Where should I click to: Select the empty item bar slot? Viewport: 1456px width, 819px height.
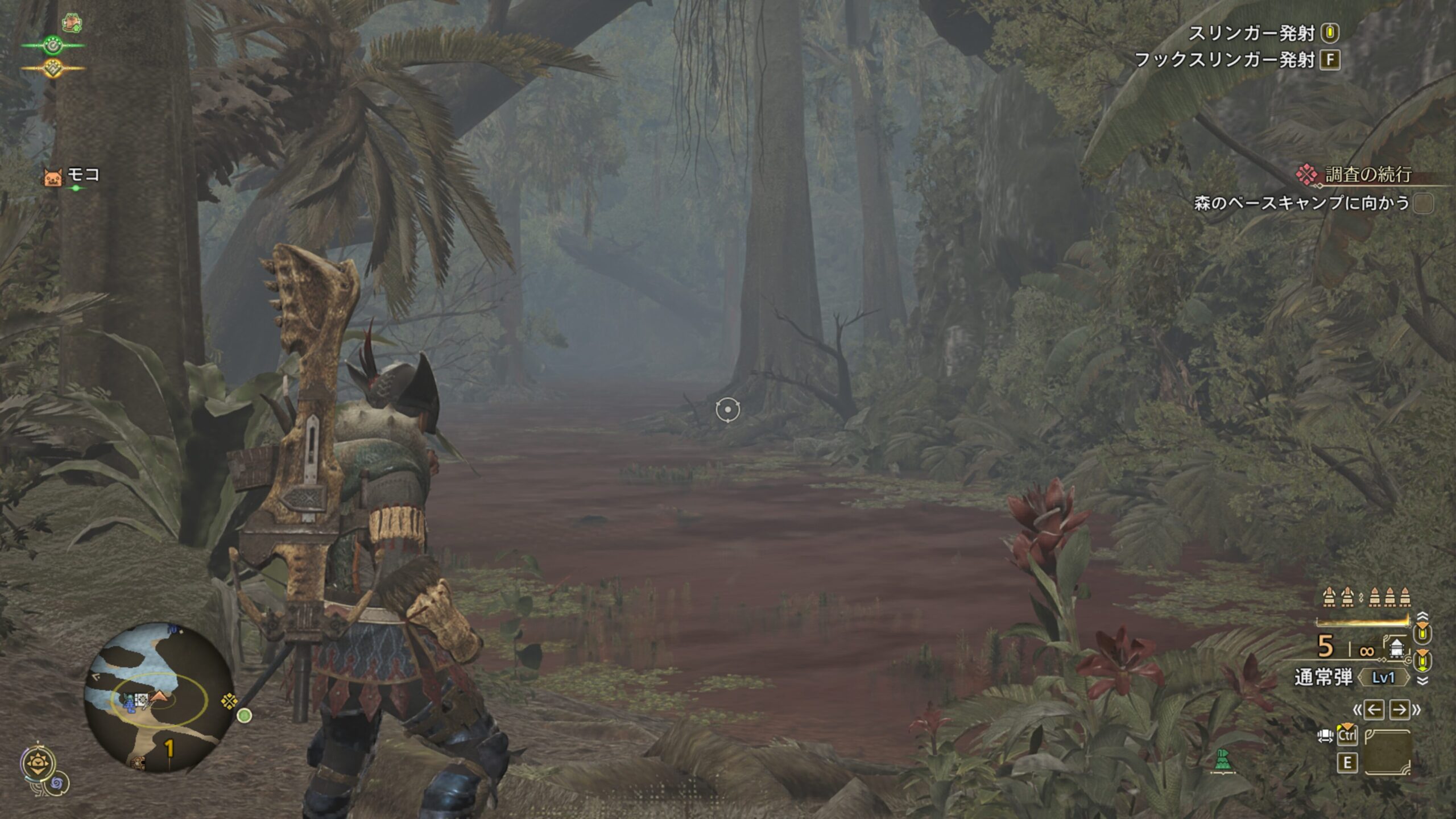pyautogui.click(x=1387, y=752)
